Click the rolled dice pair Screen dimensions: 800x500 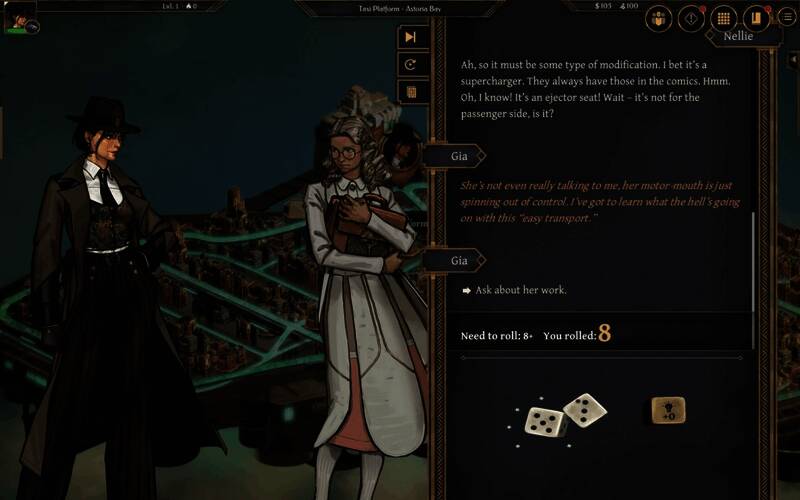565,414
